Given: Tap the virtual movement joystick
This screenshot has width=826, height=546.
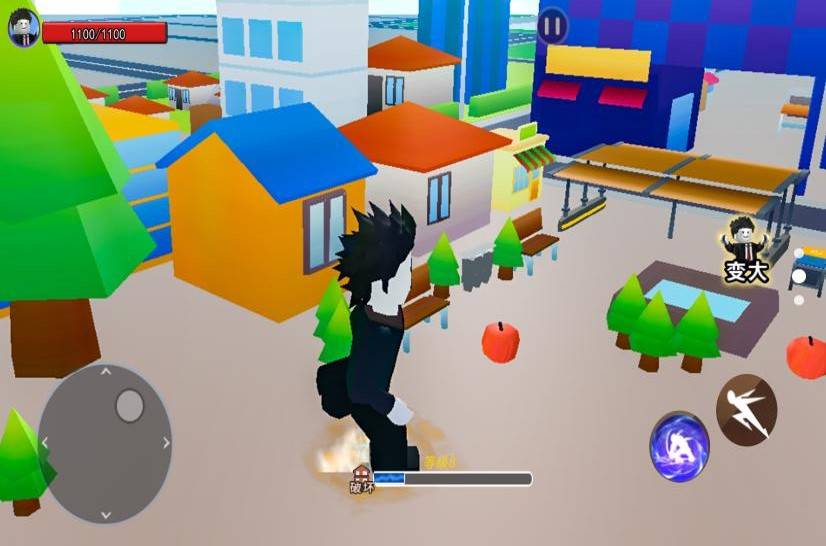Looking at the screenshot, I should pyautogui.click(x=105, y=443).
